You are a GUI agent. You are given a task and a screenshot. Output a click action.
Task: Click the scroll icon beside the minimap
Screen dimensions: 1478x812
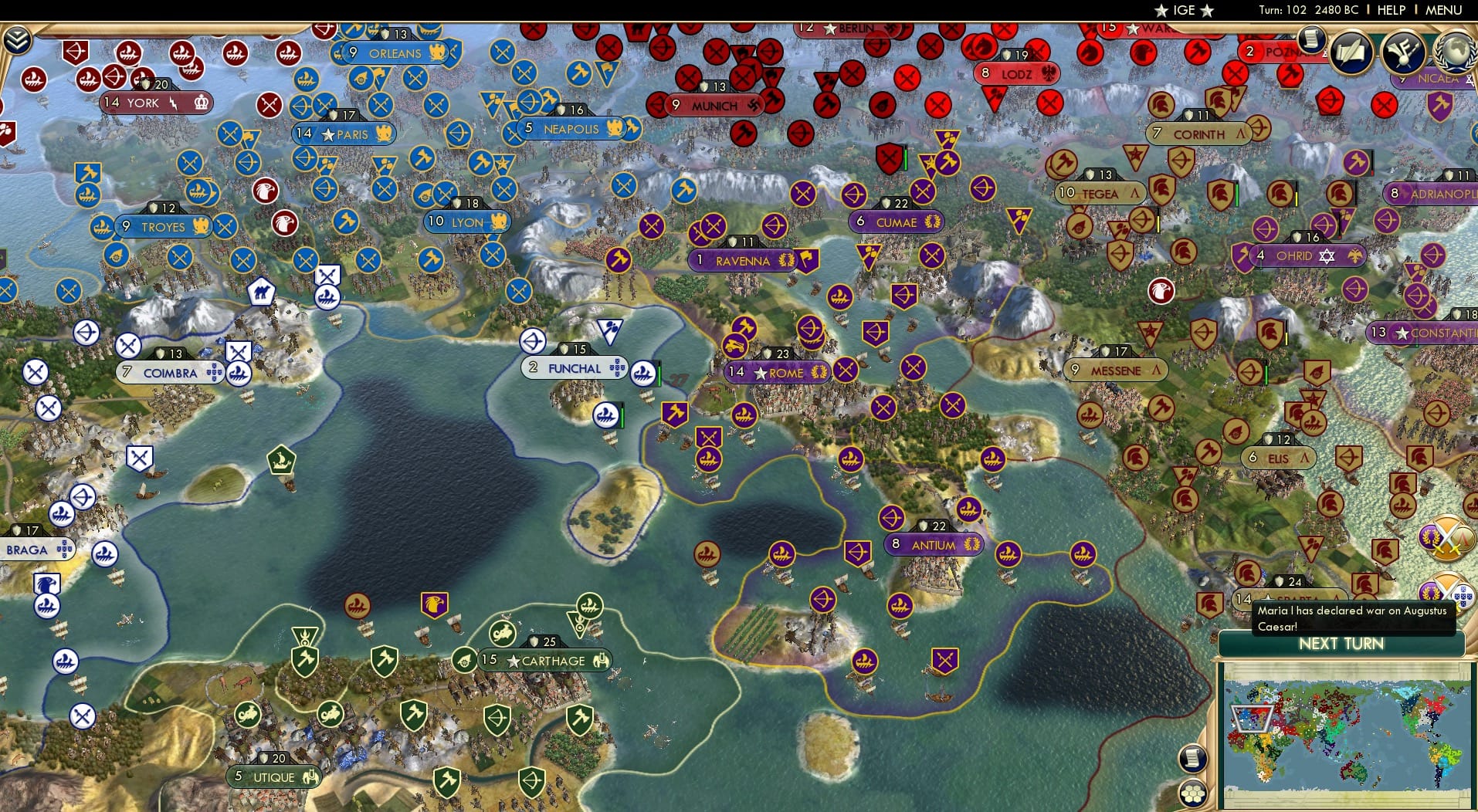tap(1192, 760)
